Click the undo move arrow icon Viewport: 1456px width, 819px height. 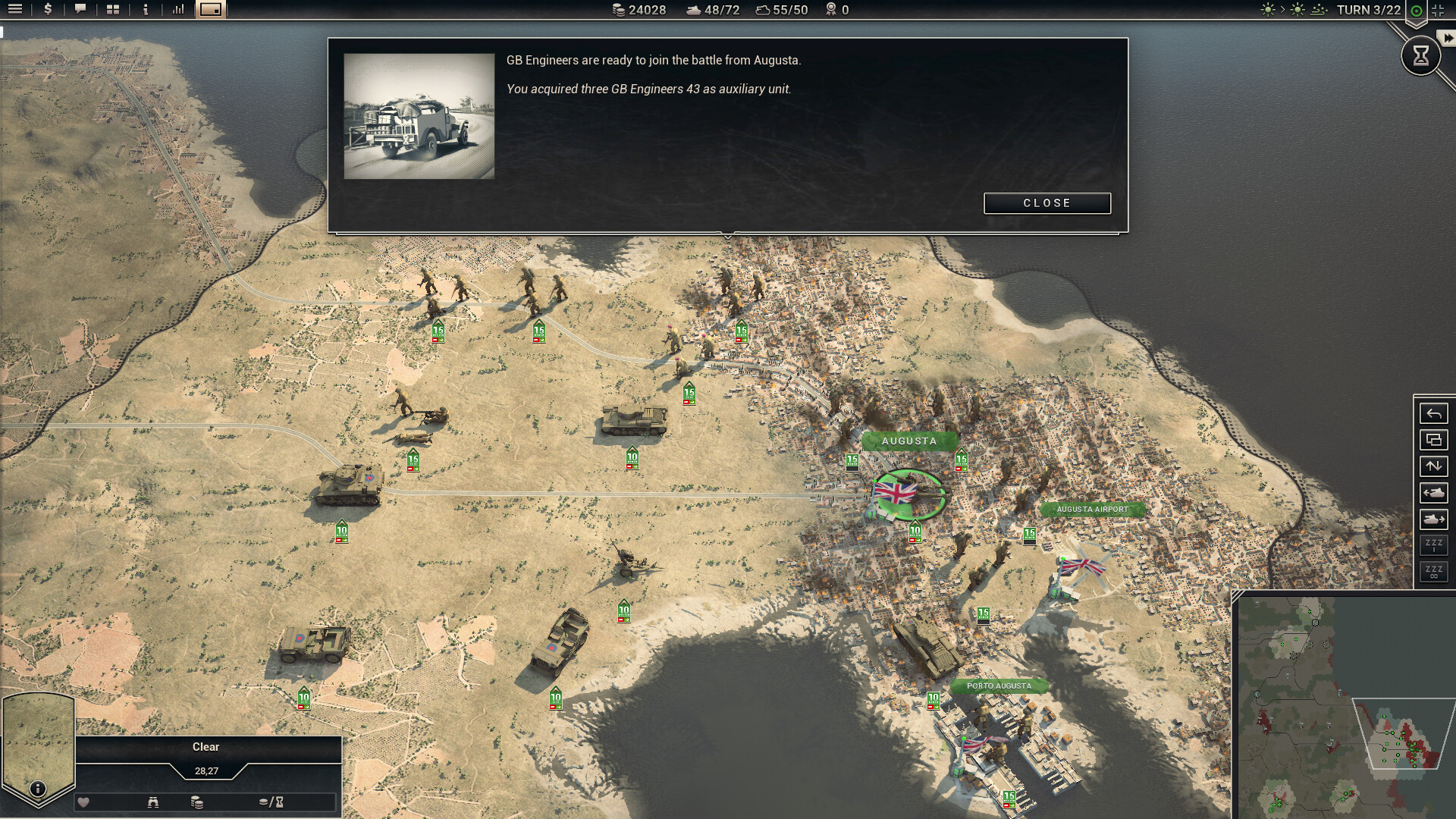[x=1433, y=413]
